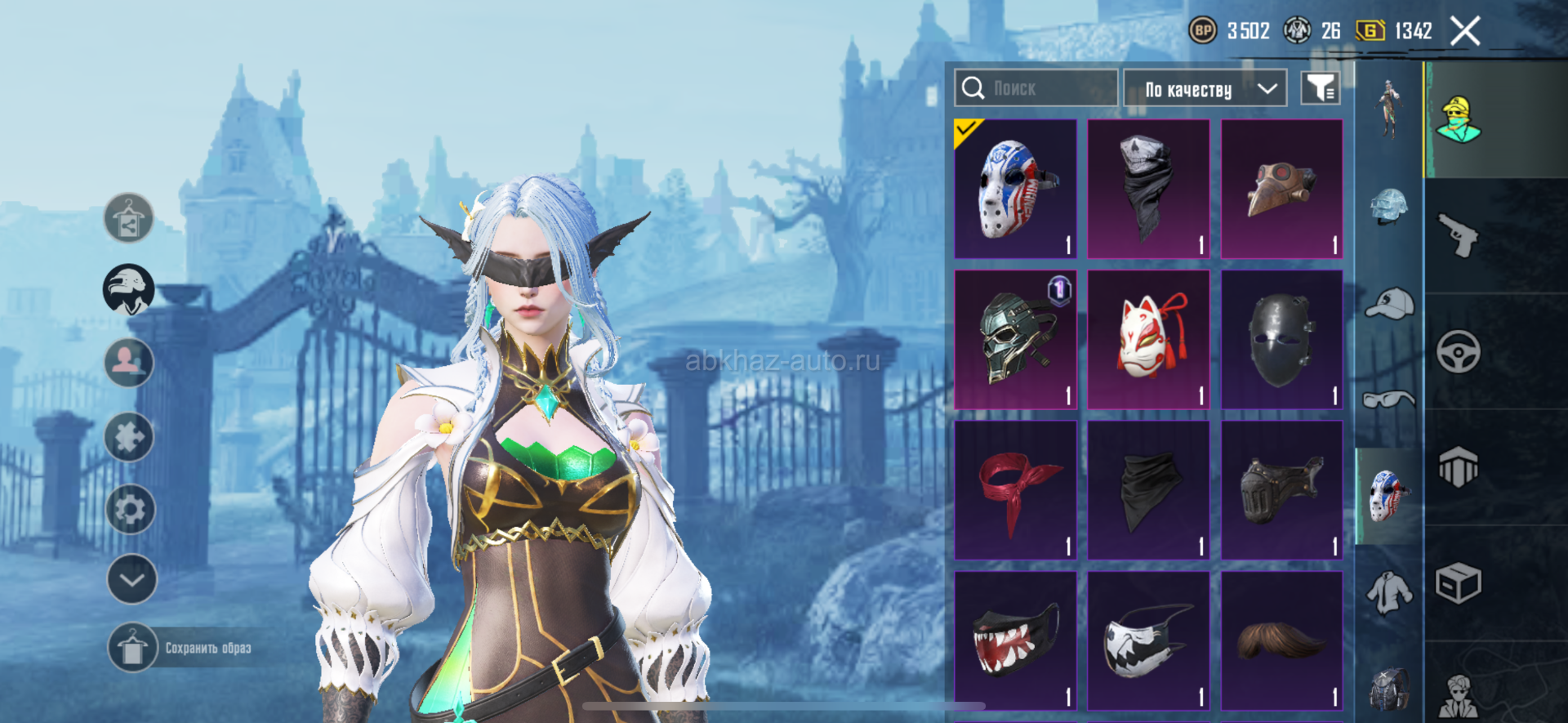This screenshot has width=1568, height=723.
Task: Select the brown mustache item
Action: [x=1281, y=640]
